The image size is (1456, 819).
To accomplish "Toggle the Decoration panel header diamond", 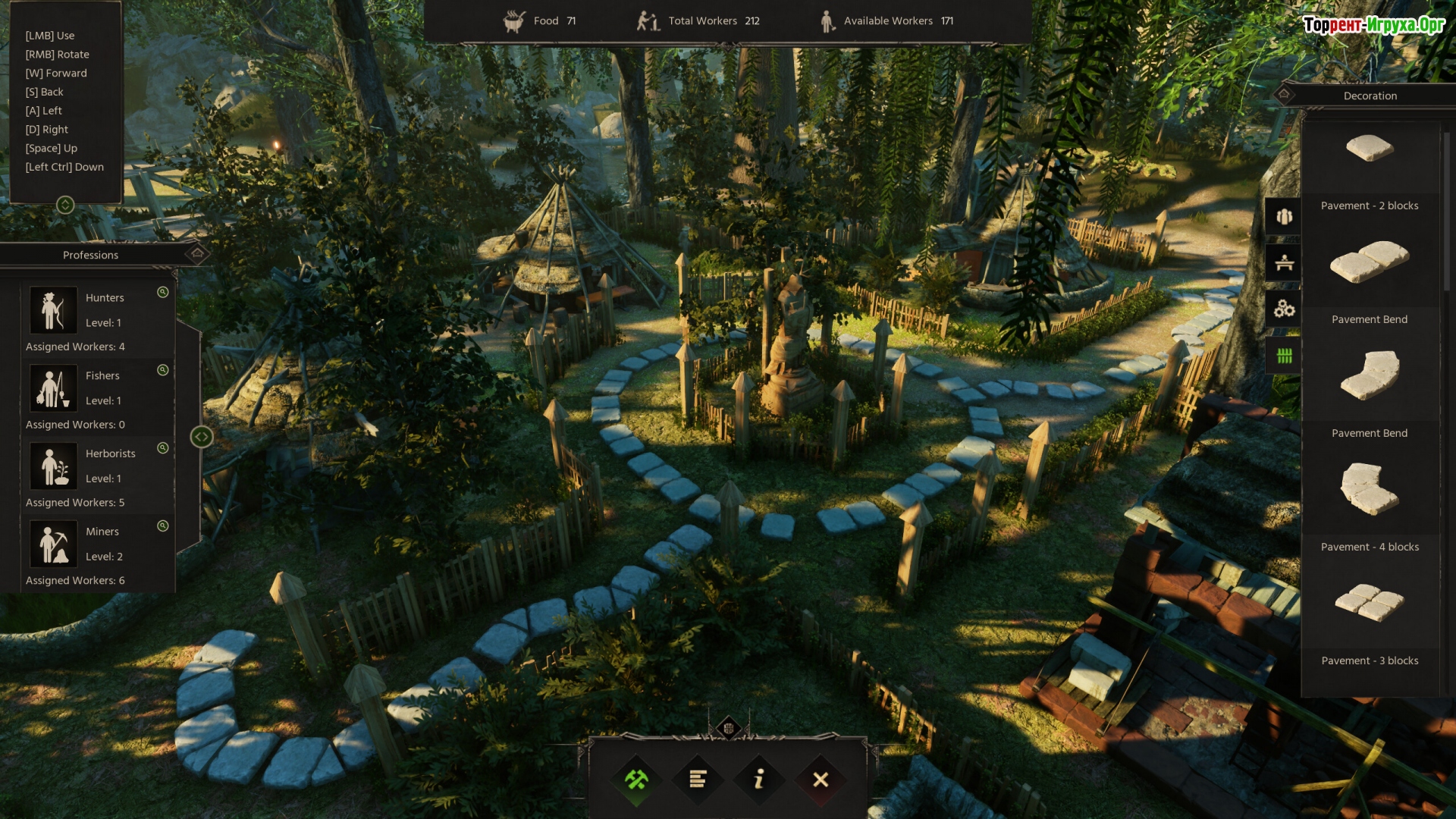I will click(x=1284, y=95).
